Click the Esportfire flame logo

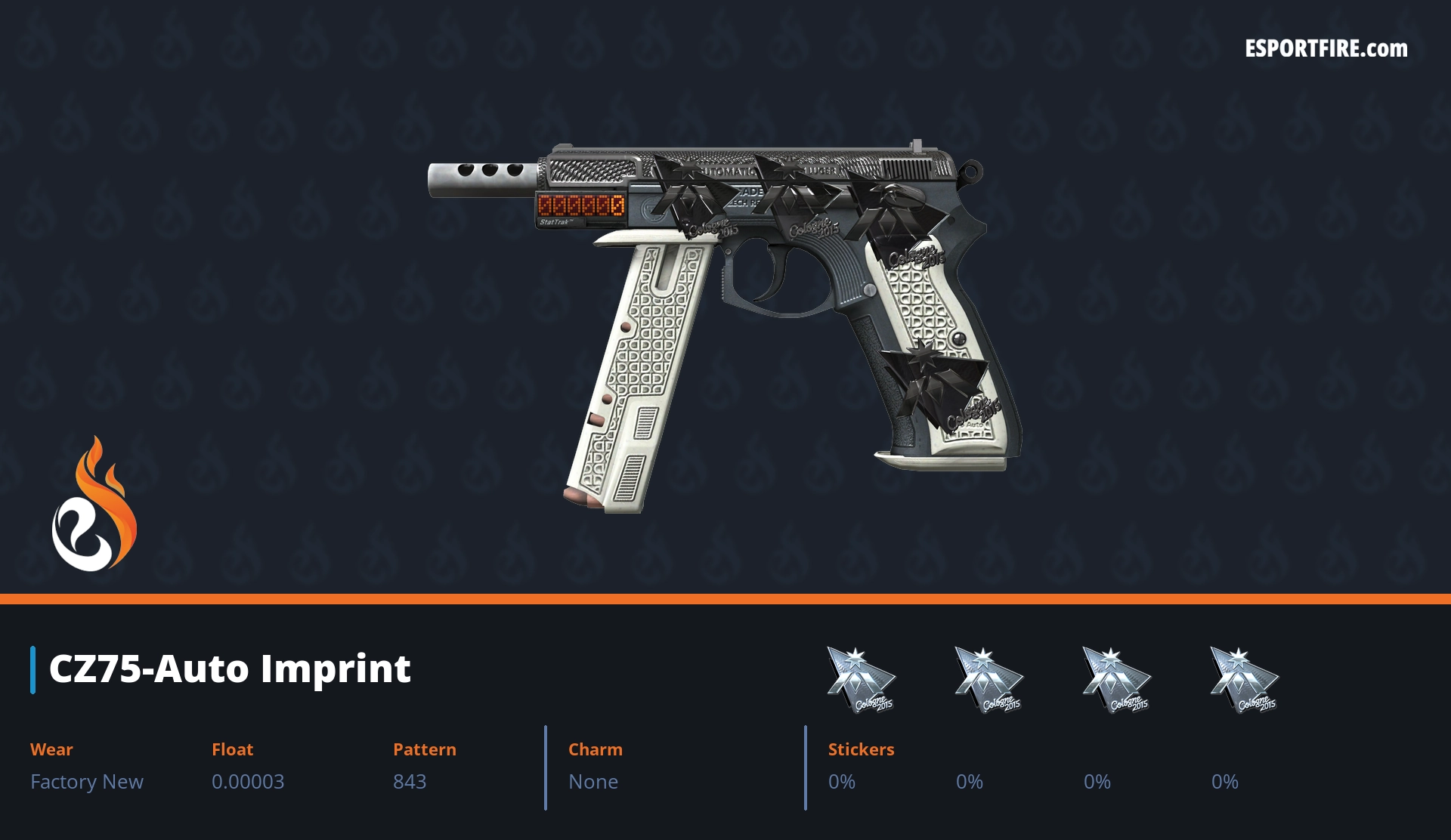94,505
